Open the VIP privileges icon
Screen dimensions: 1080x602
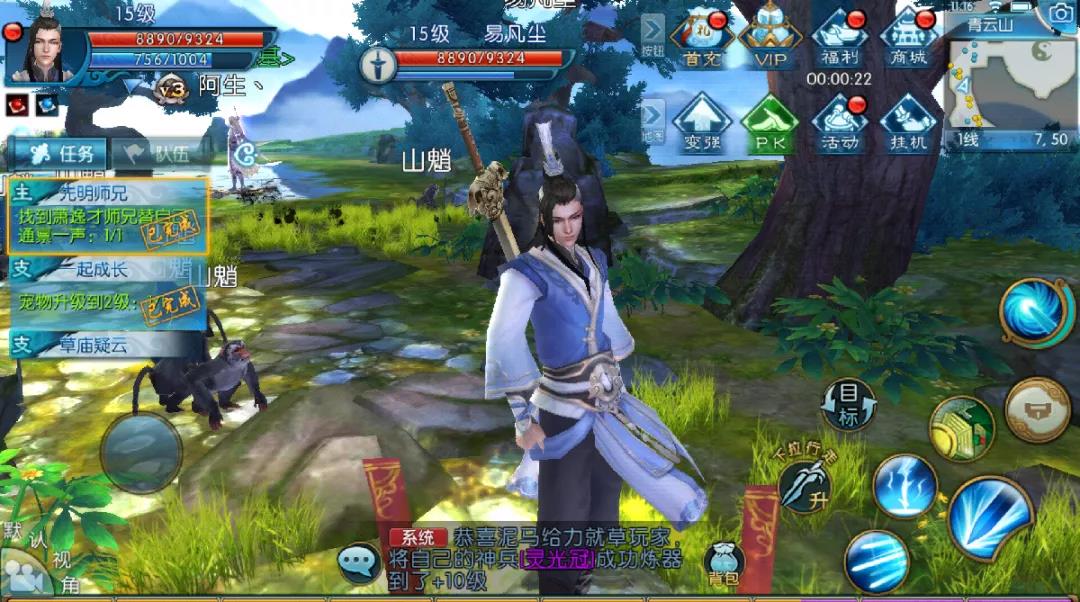click(x=770, y=38)
